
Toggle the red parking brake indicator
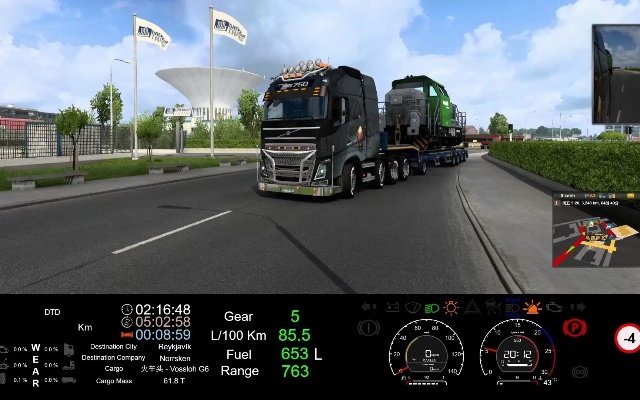click(x=574, y=327)
